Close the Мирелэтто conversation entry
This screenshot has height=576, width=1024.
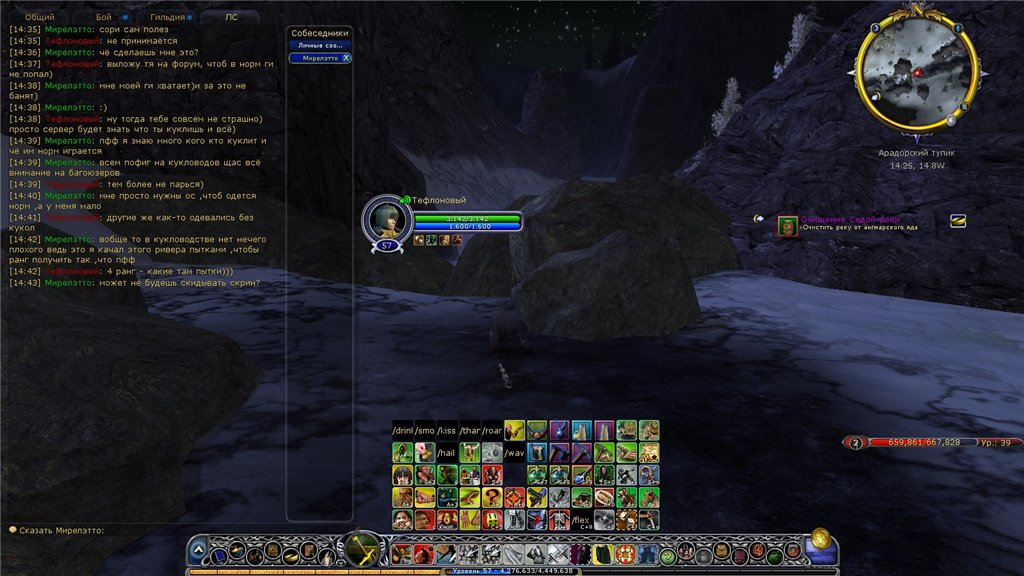[346, 58]
